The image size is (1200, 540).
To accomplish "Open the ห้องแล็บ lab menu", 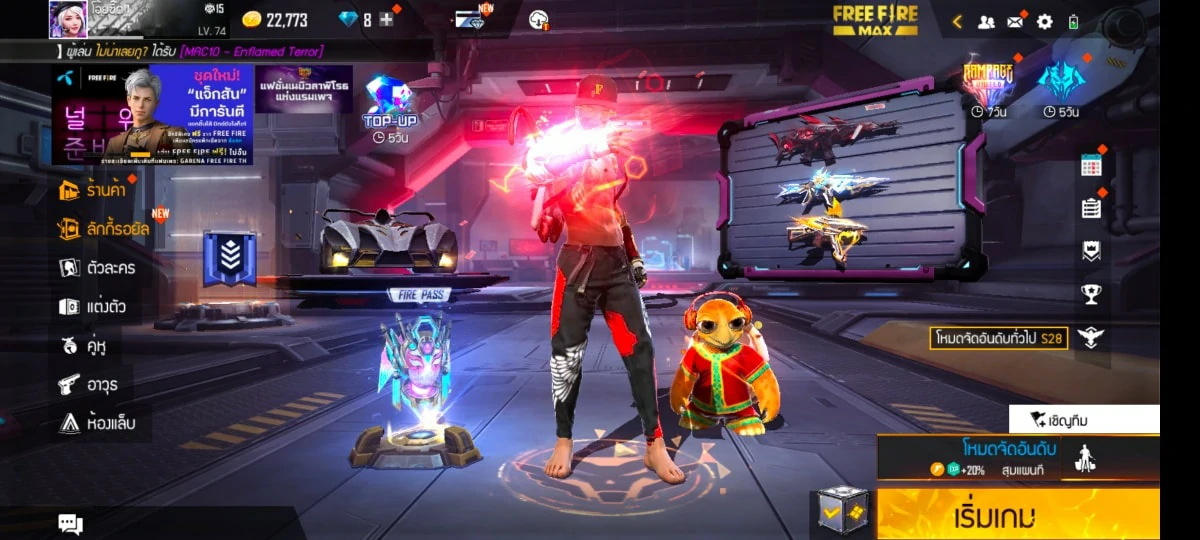I will click(x=96, y=423).
